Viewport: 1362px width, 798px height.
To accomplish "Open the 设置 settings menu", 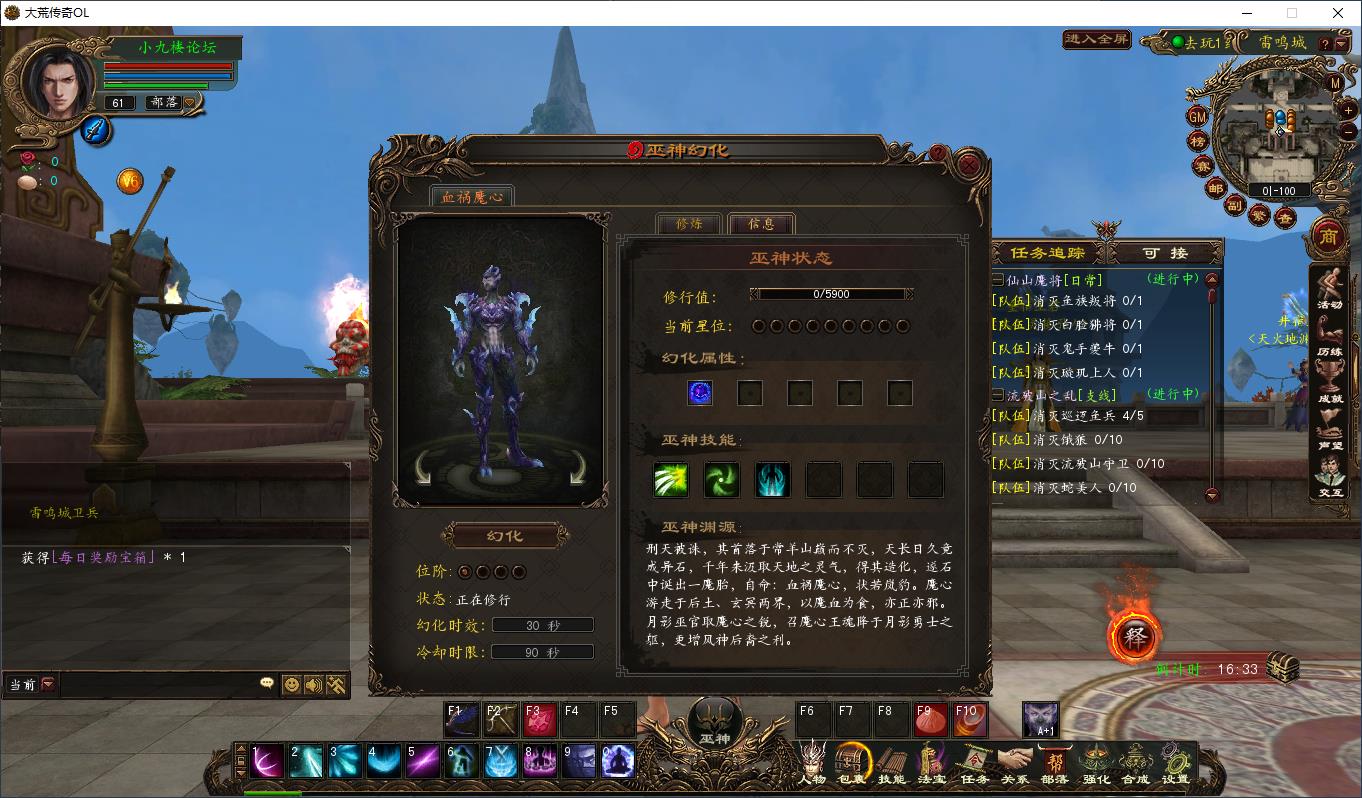I will (1176, 765).
